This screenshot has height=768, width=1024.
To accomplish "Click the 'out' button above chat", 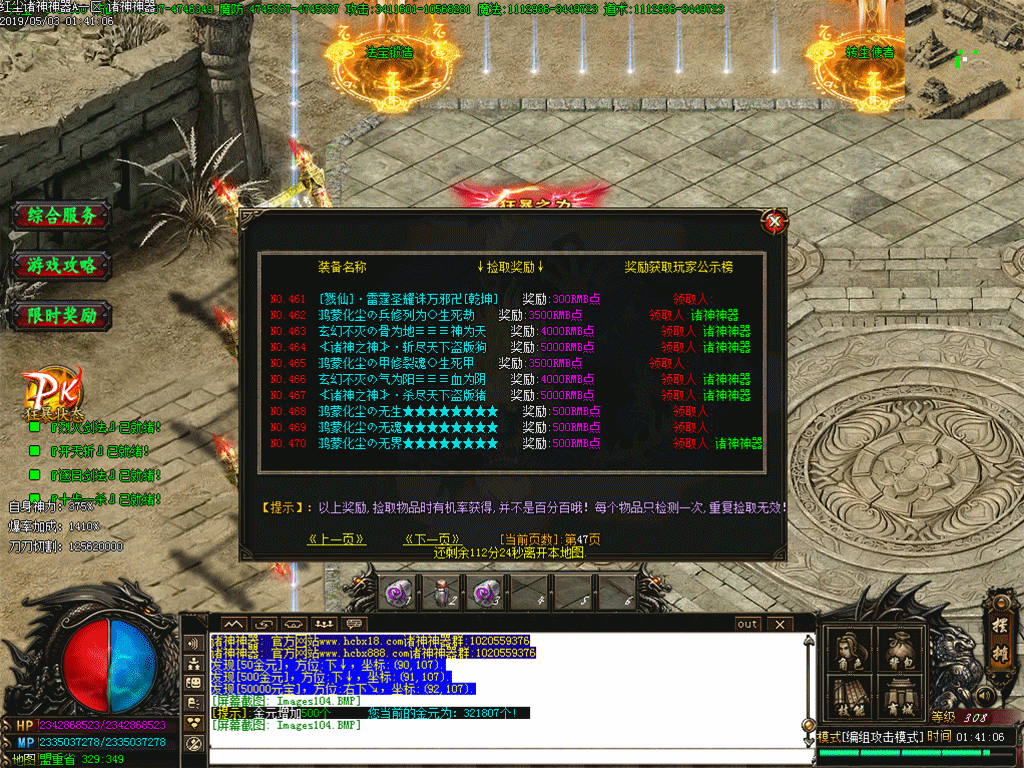I will pyautogui.click(x=747, y=624).
